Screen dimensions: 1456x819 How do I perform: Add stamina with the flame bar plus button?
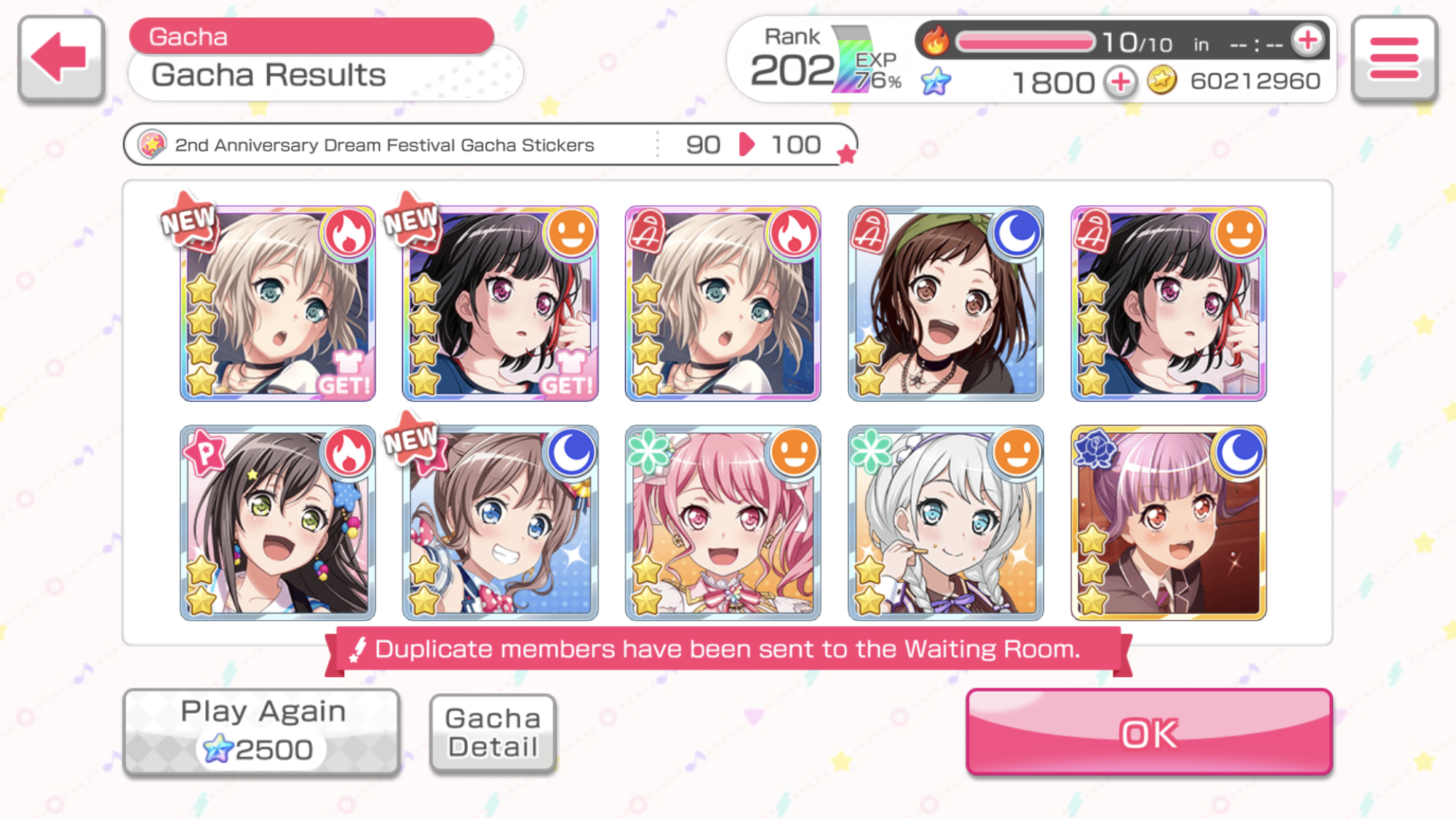click(x=1308, y=41)
